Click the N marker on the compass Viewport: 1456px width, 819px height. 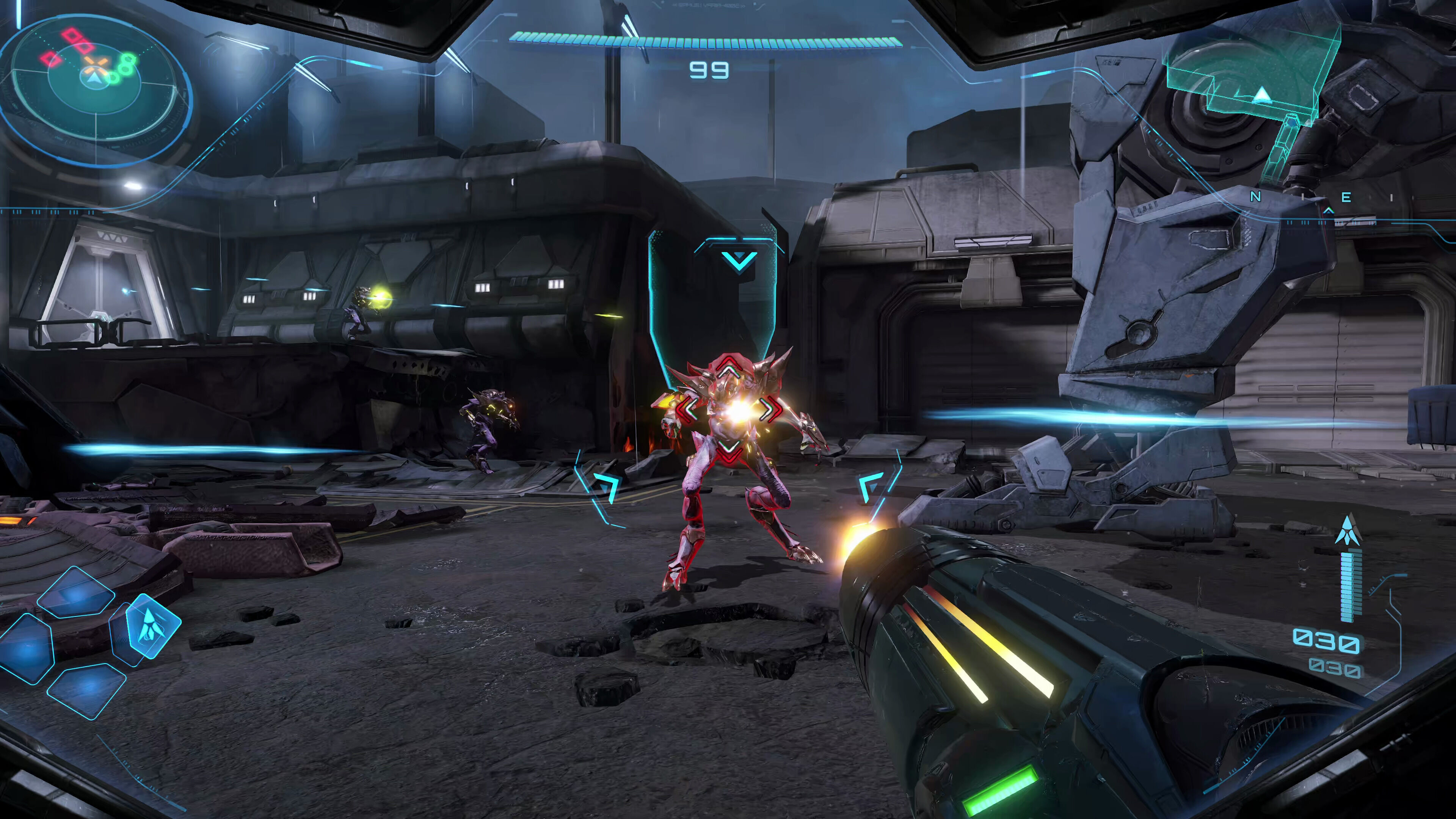pos(1255,197)
